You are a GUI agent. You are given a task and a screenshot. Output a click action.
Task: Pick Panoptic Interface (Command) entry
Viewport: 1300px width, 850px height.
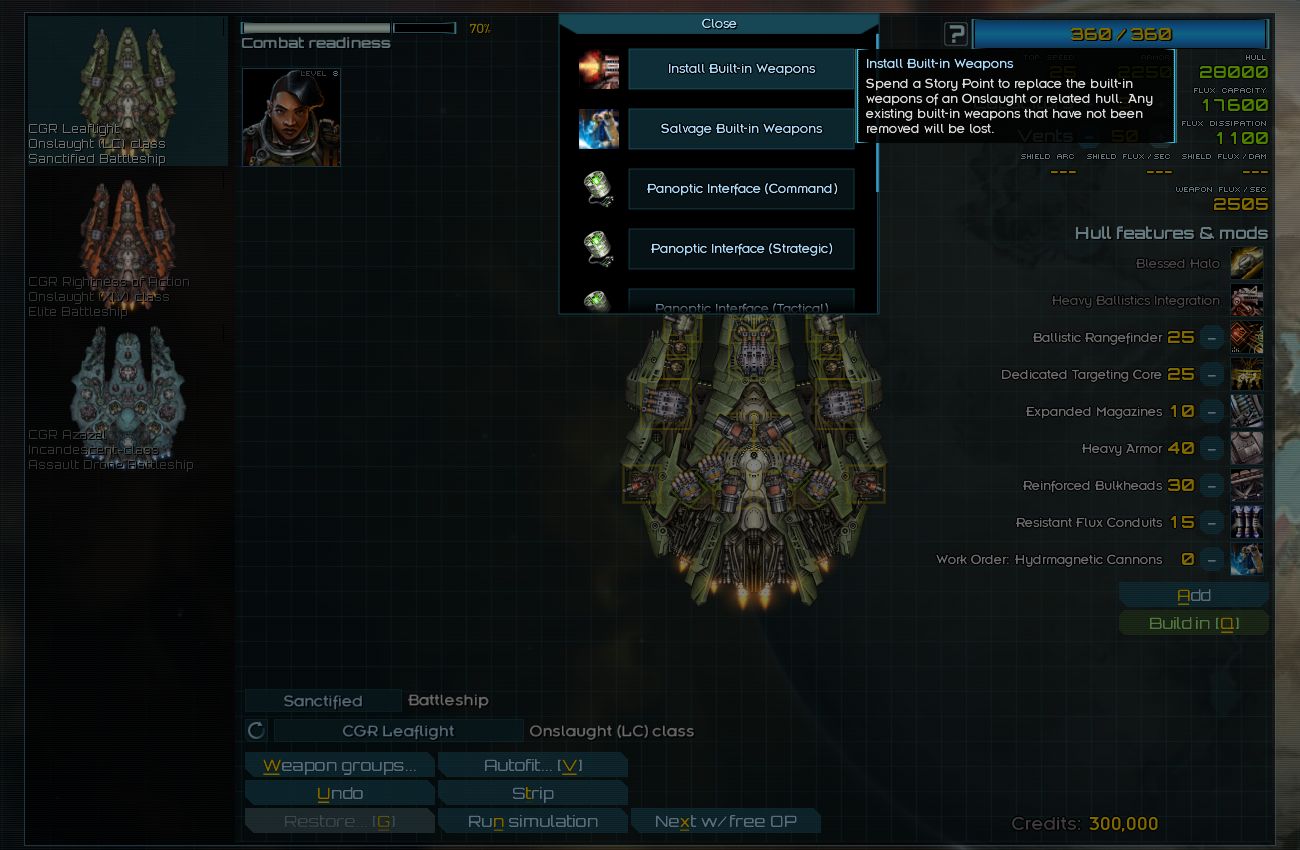point(741,189)
